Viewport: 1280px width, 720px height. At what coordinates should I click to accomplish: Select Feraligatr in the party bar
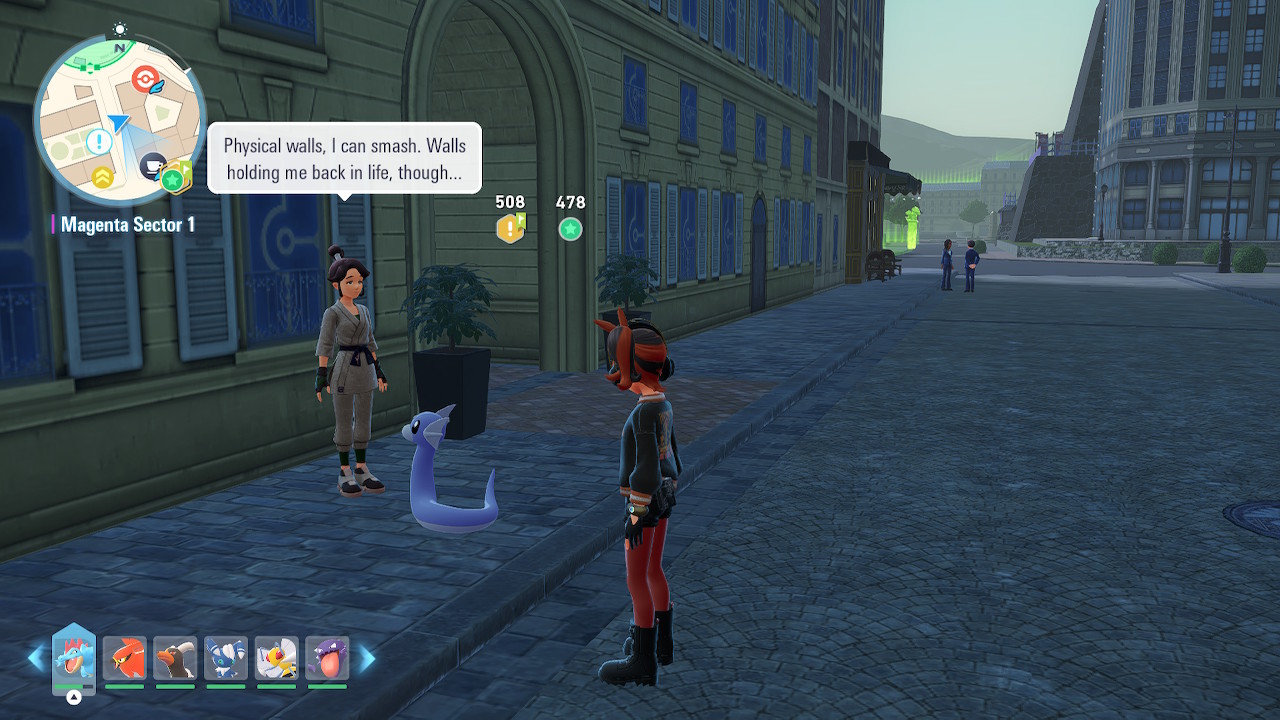(x=73, y=658)
